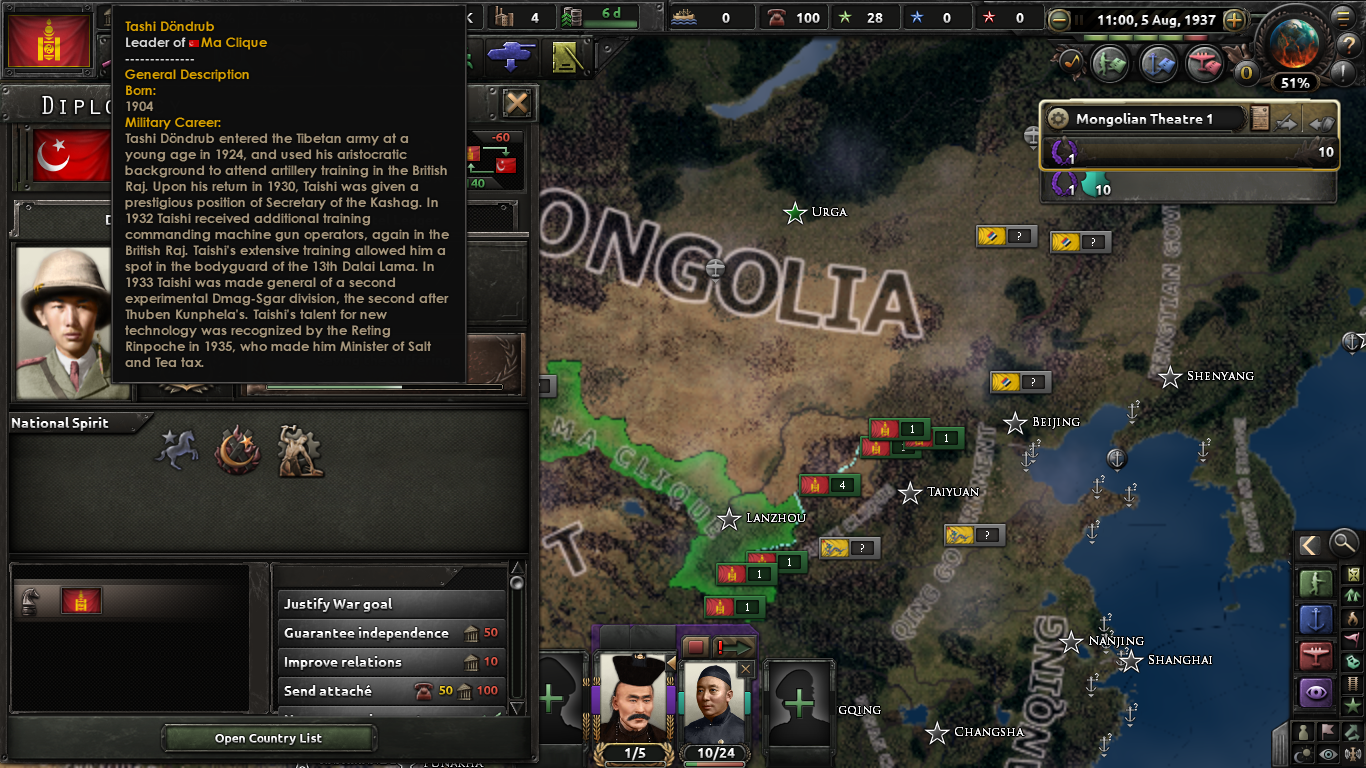1366x768 pixels.
Task: Select the army planning mode soldier icon
Action: [x=1316, y=583]
